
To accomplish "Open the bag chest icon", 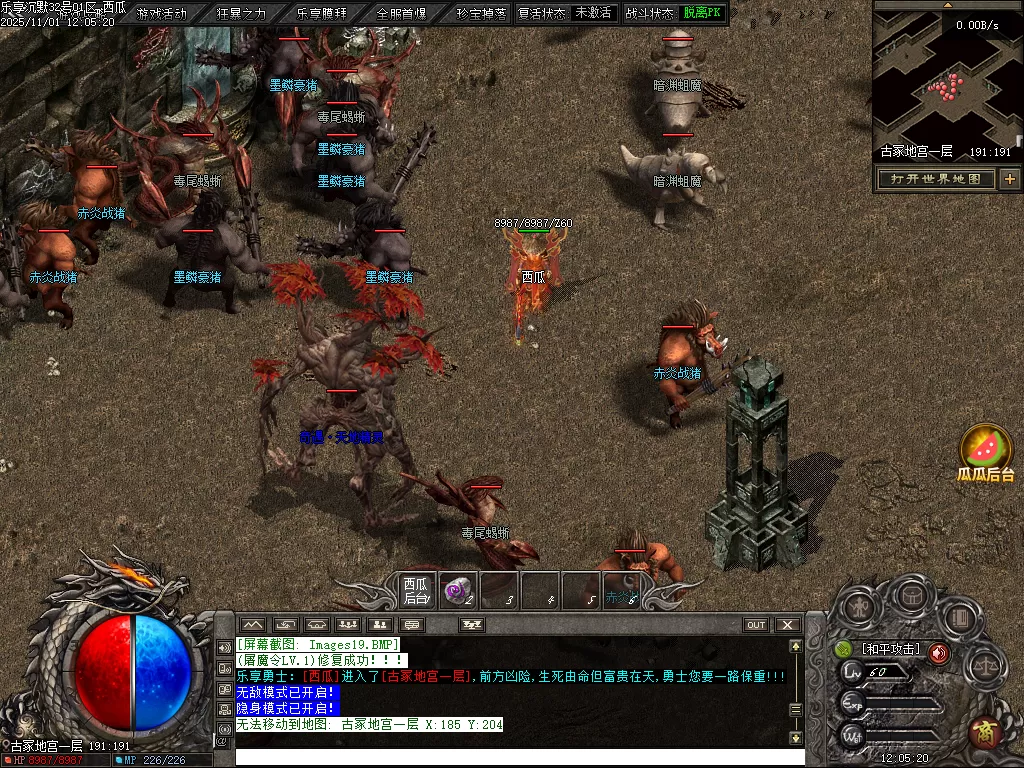I will click(x=911, y=596).
